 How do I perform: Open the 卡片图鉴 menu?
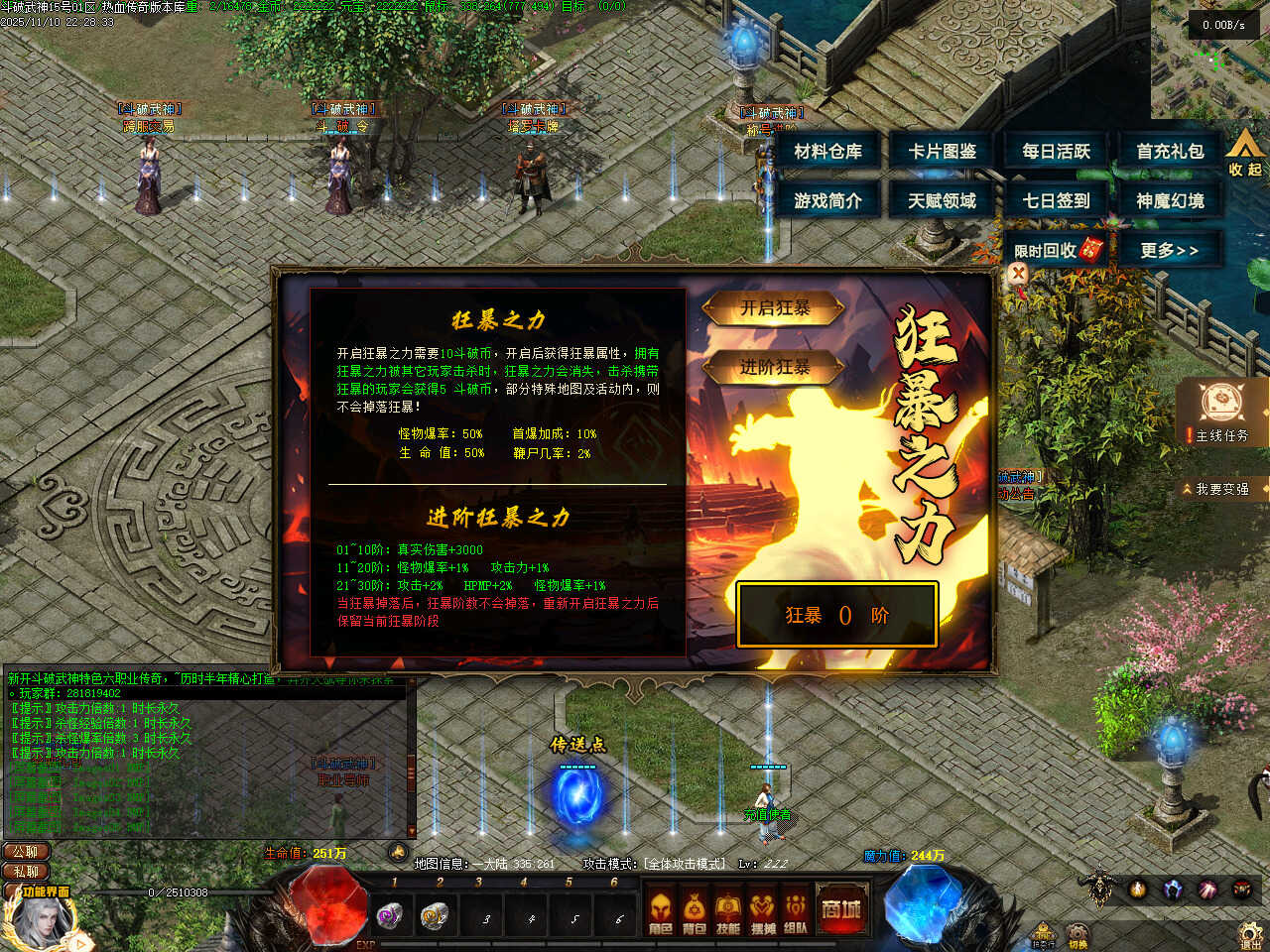pyautogui.click(x=943, y=152)
